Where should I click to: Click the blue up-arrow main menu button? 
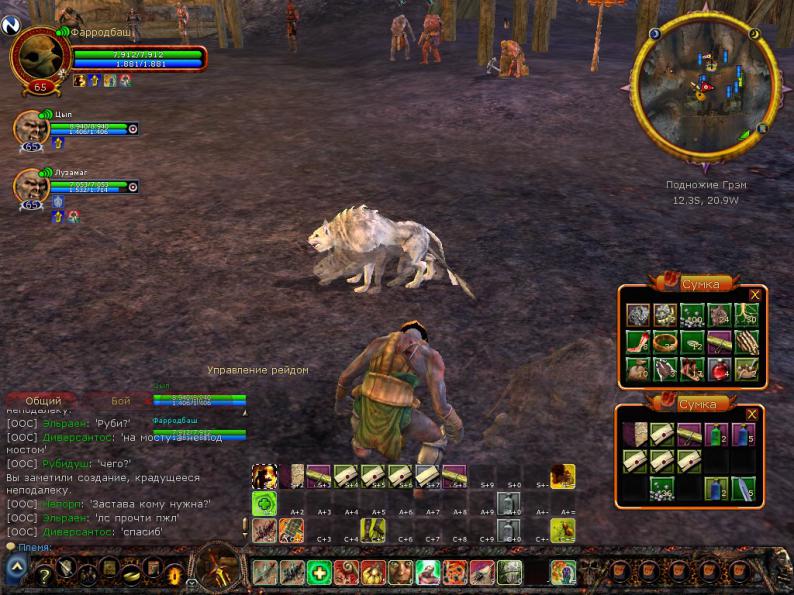pyautogui.click(x=16, y=568)
